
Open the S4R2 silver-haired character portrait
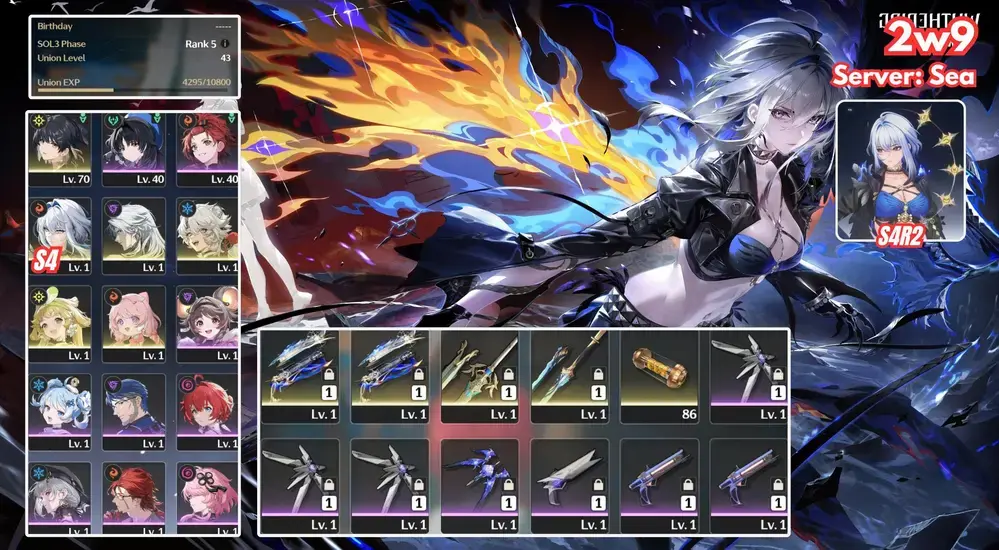click(x=900, y=170)
